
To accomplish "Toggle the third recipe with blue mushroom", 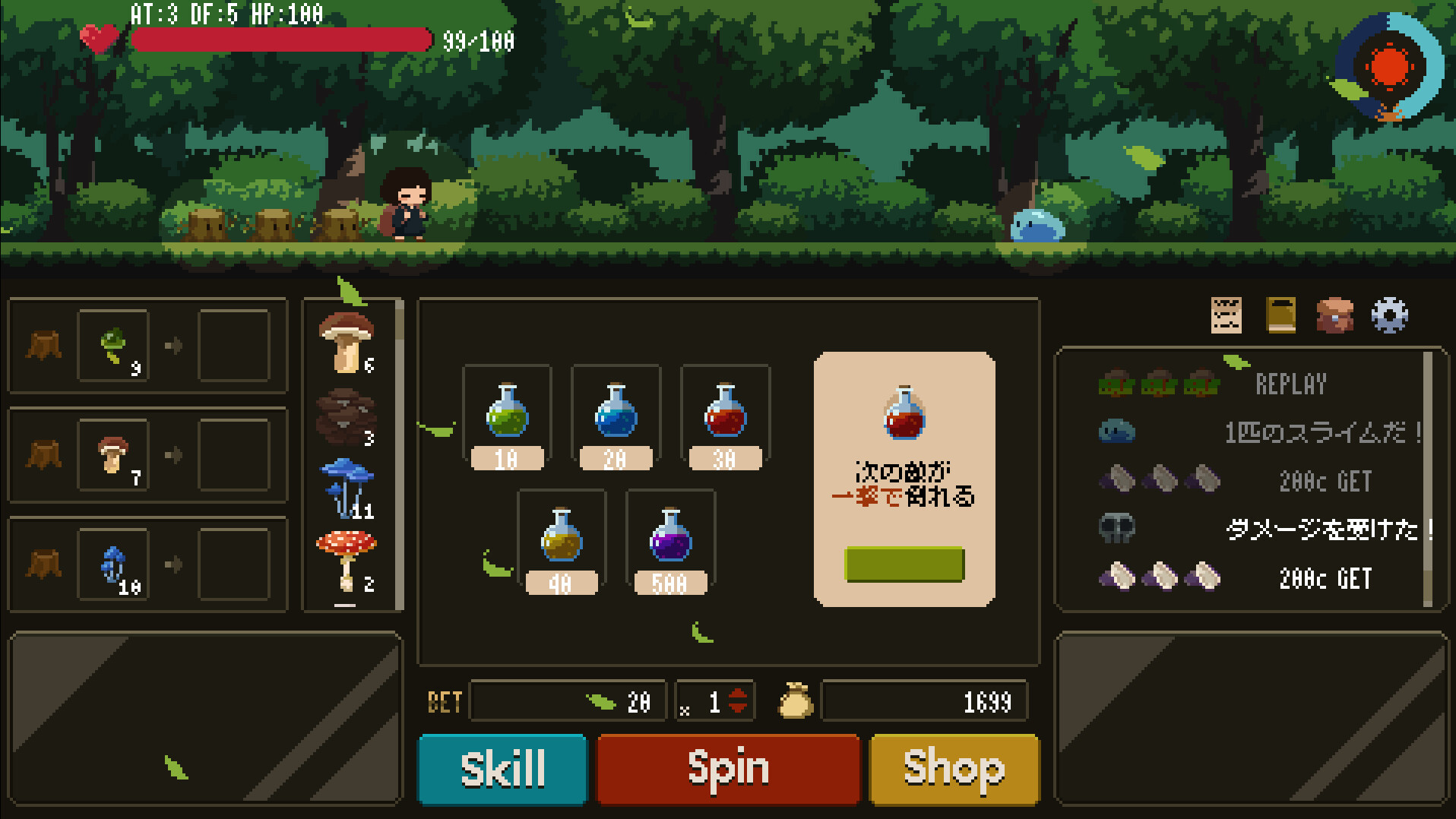I will point(112,563).
